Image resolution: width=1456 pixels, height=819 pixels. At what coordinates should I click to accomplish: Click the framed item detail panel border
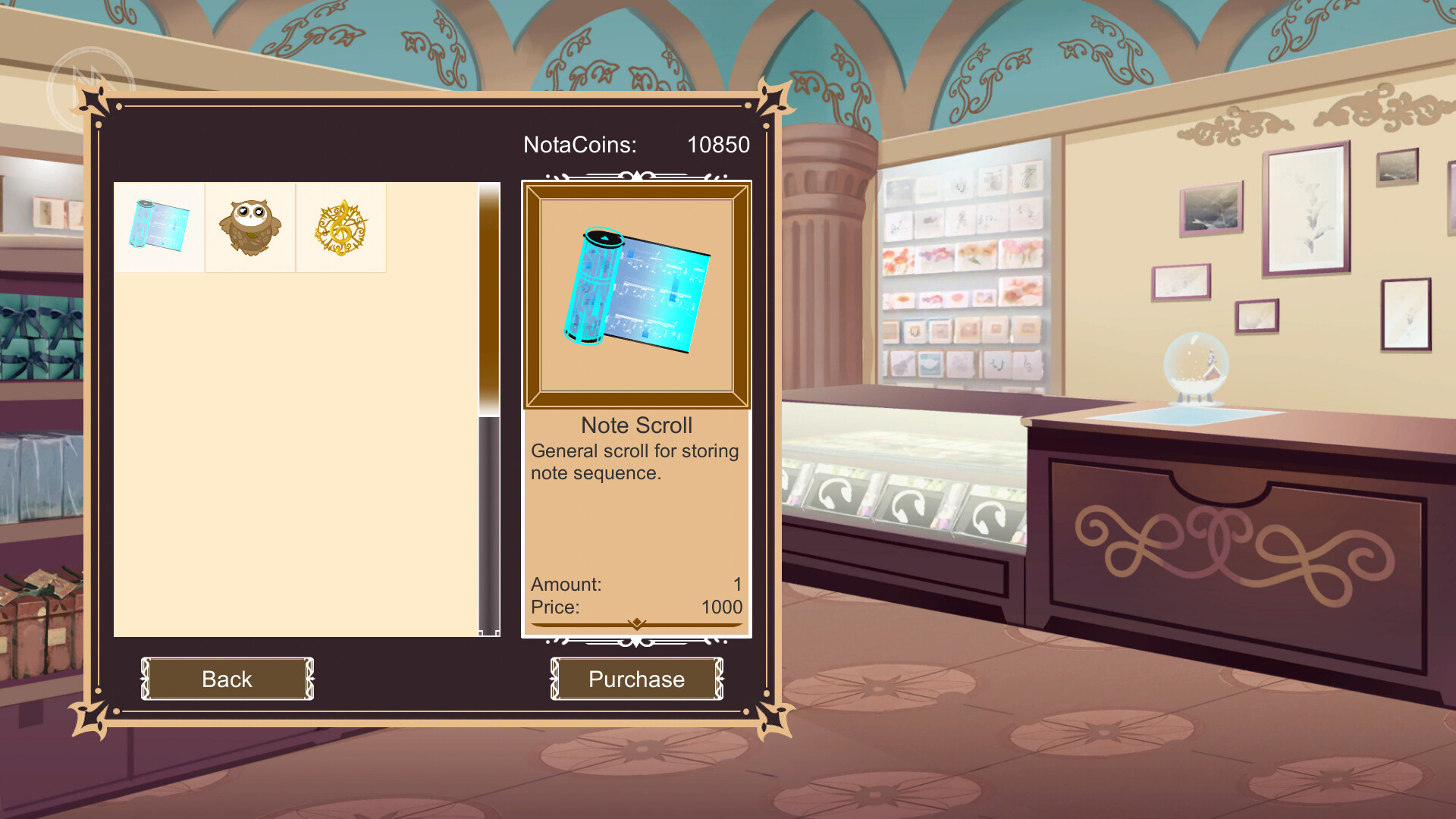point(531,294)
